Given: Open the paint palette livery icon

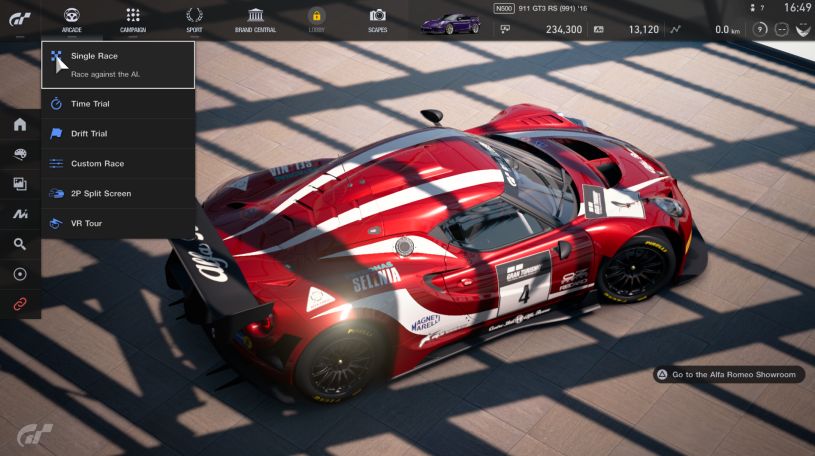Looking at the screenshot, I should [20, 155].
